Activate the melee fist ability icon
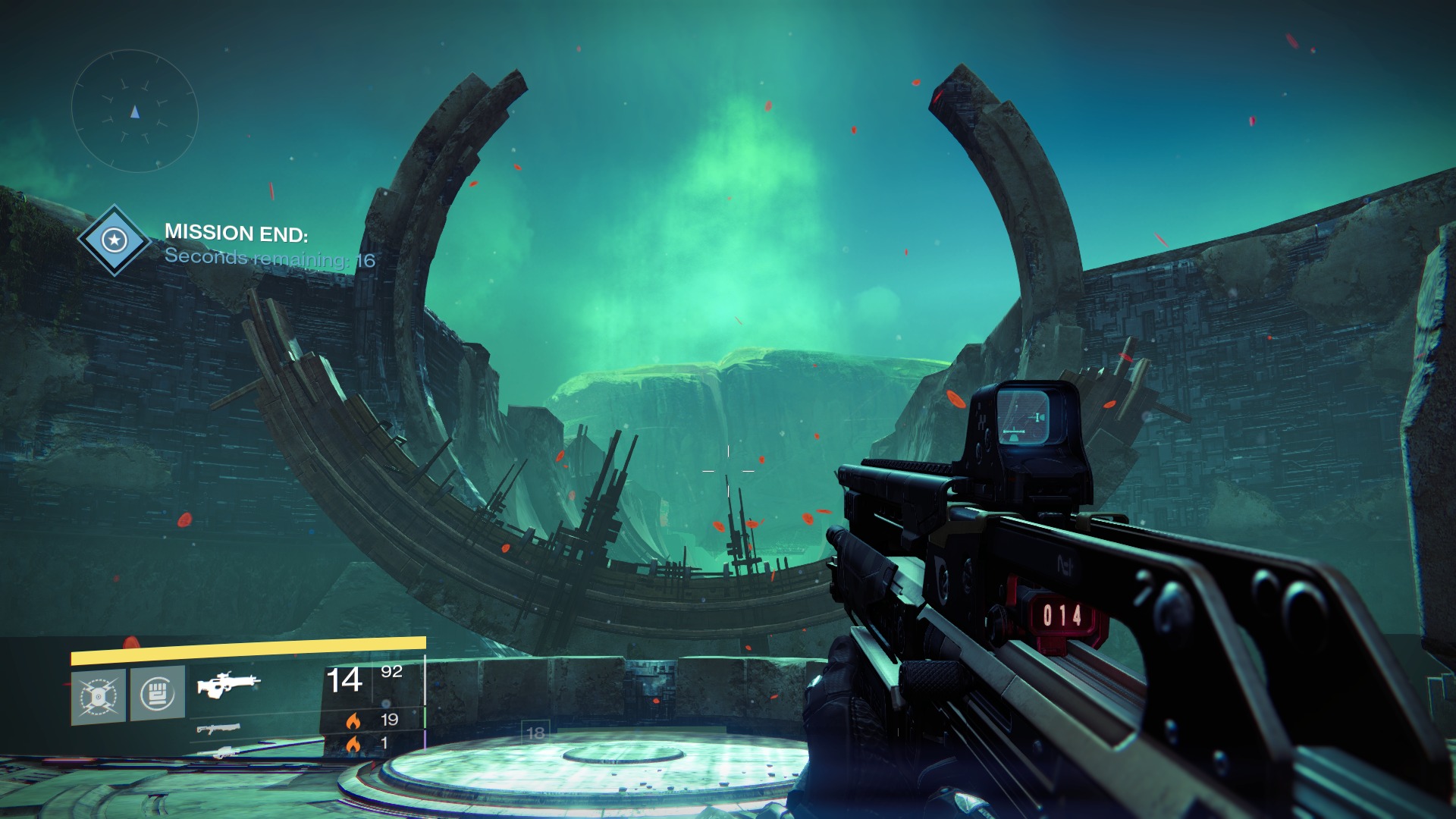Viewport: 1456px width, 819px height. pyautogui.click(x=157, y=692)
